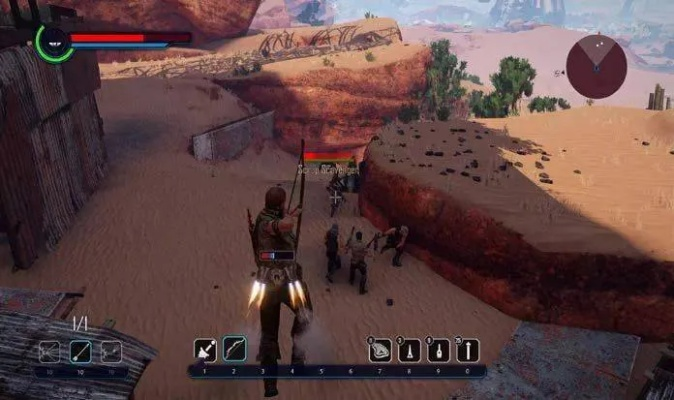Equip the bow in hotbar slot 2
The image size is (674, 400).
(235, 350)
